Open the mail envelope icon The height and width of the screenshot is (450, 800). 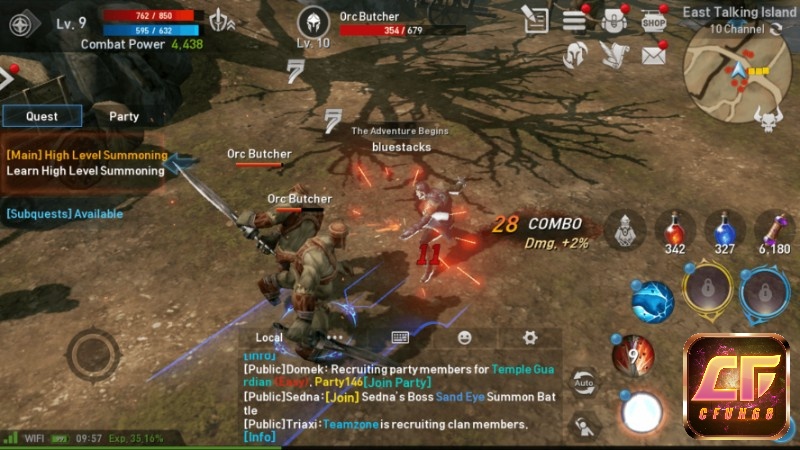(x=654, y=54)
